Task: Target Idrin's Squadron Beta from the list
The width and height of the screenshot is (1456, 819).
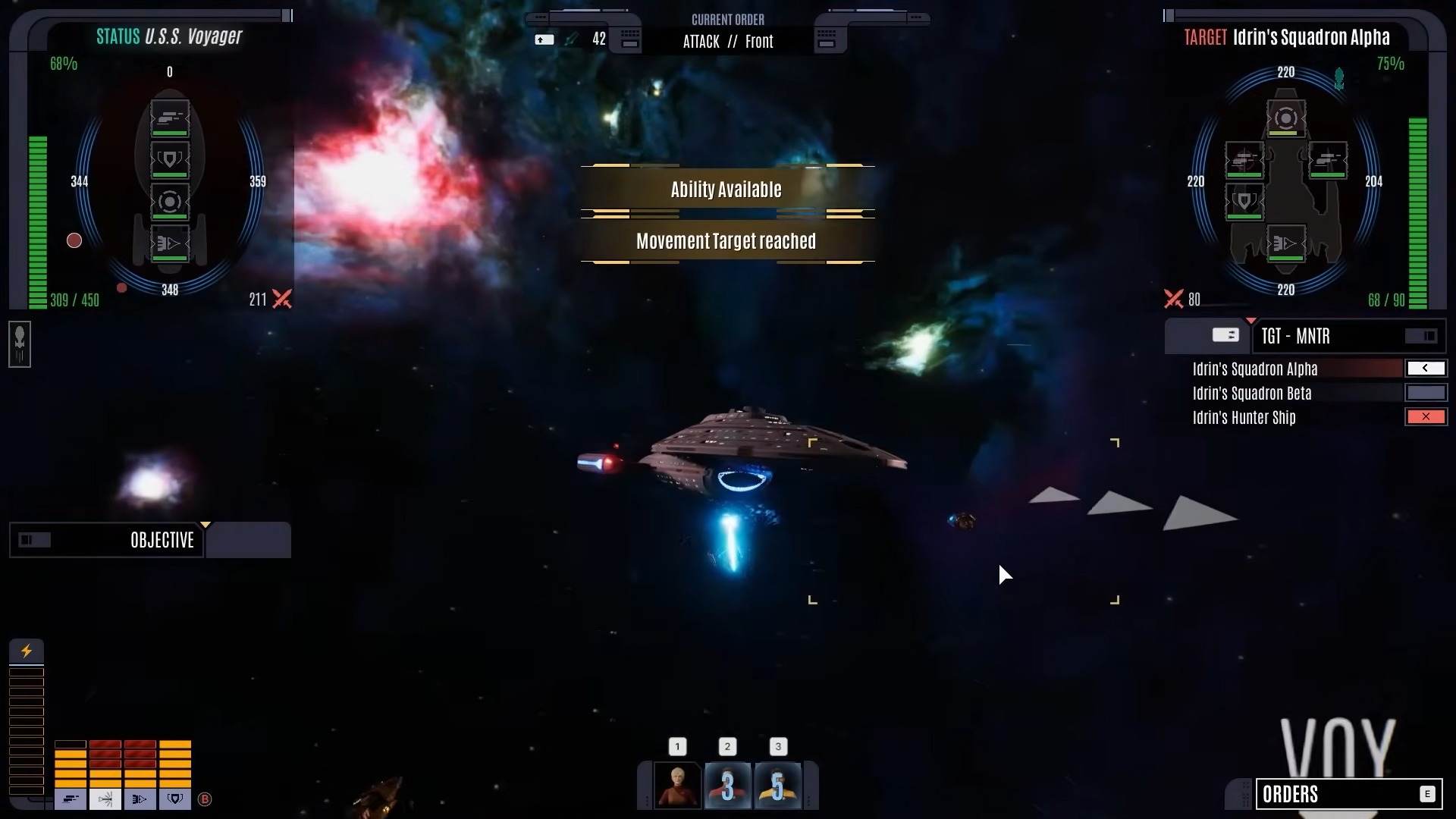Action: 1251,394
